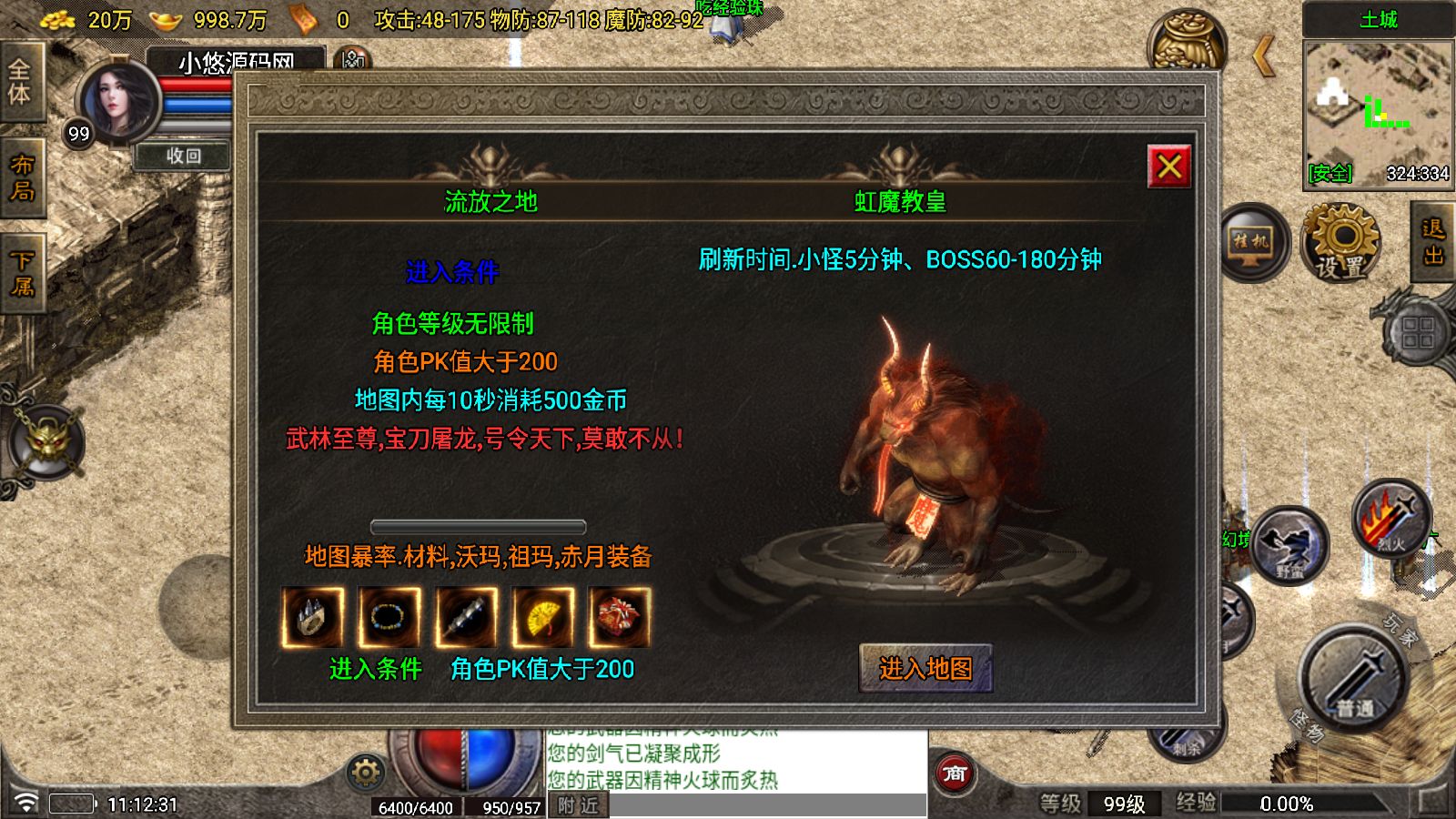Click the 收回 button under the avatar

(x=183, y=157)
